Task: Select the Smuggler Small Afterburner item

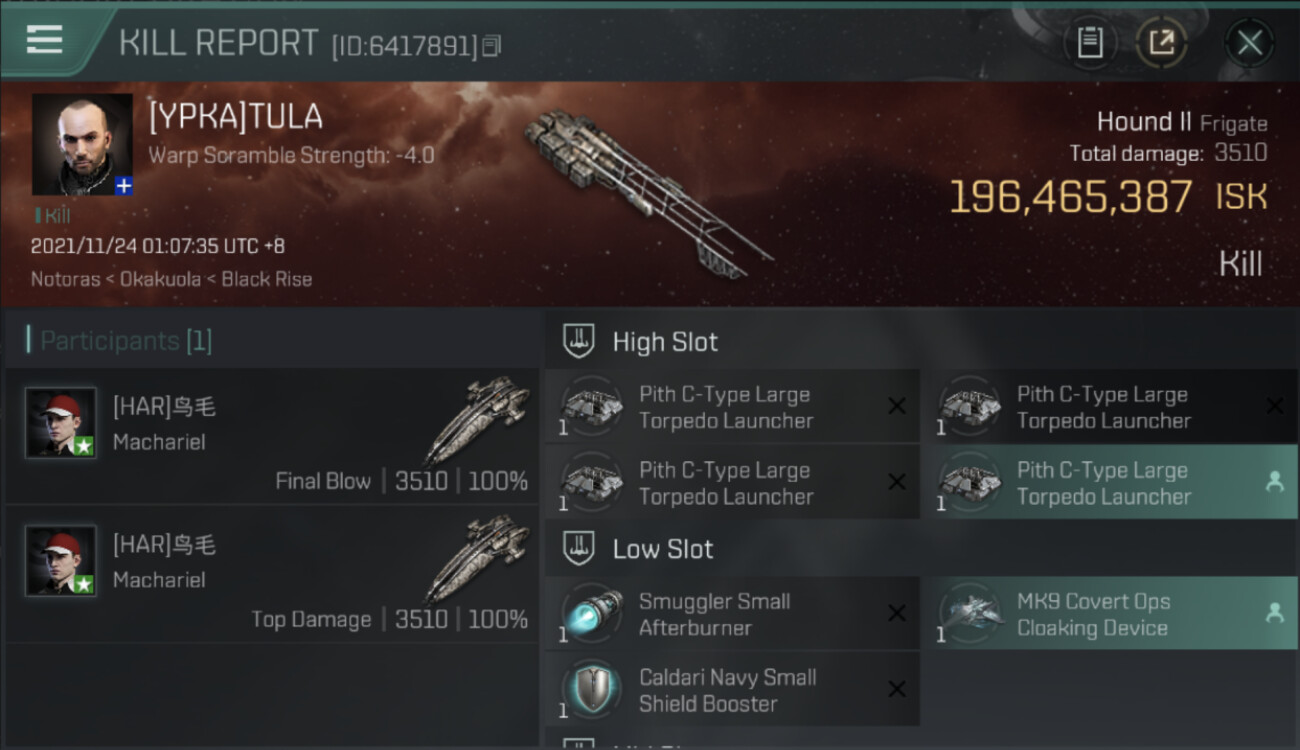Action: [x=732, y=614]
